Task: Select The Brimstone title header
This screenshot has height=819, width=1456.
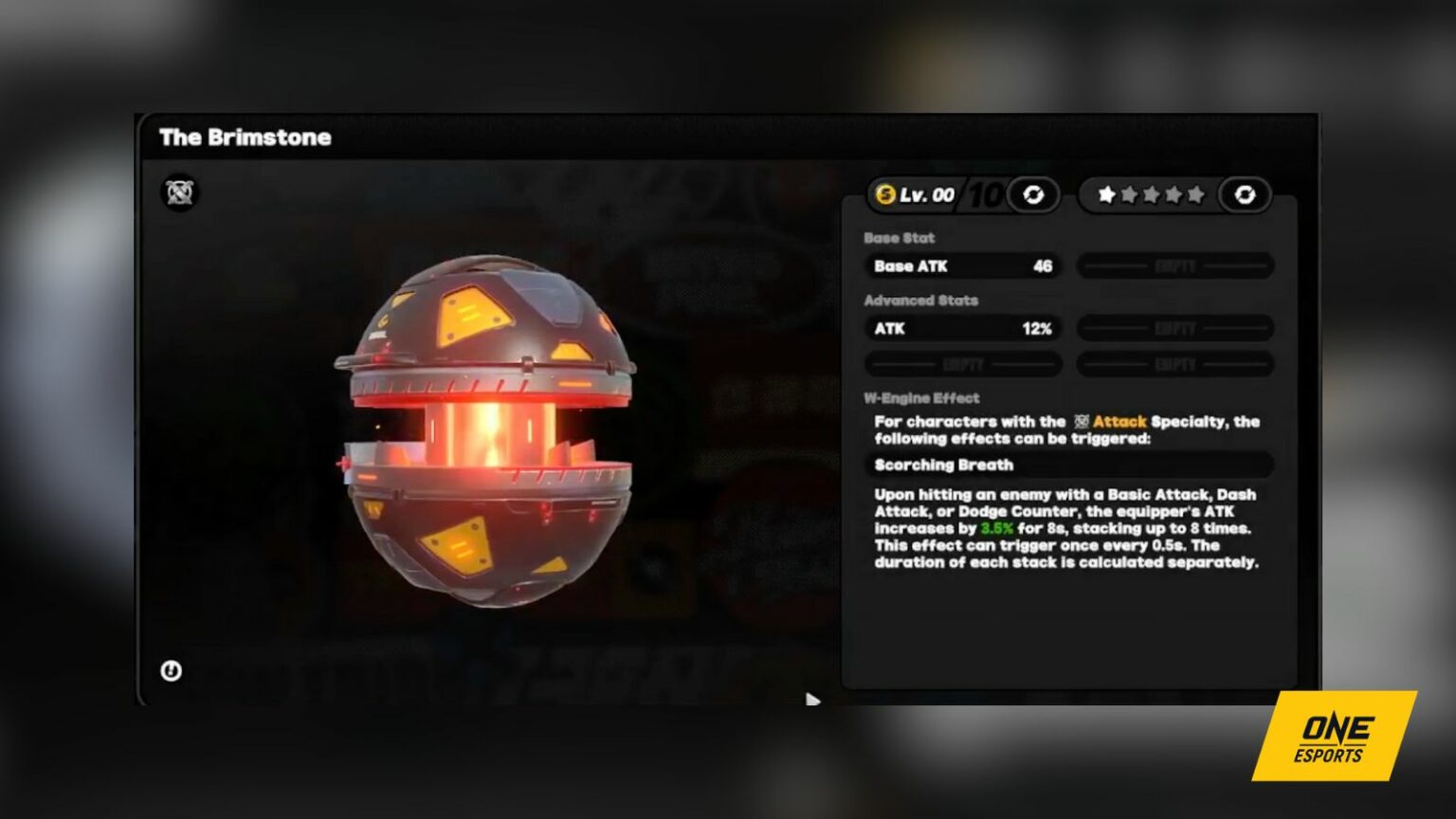Action: [x=245, y=137]
